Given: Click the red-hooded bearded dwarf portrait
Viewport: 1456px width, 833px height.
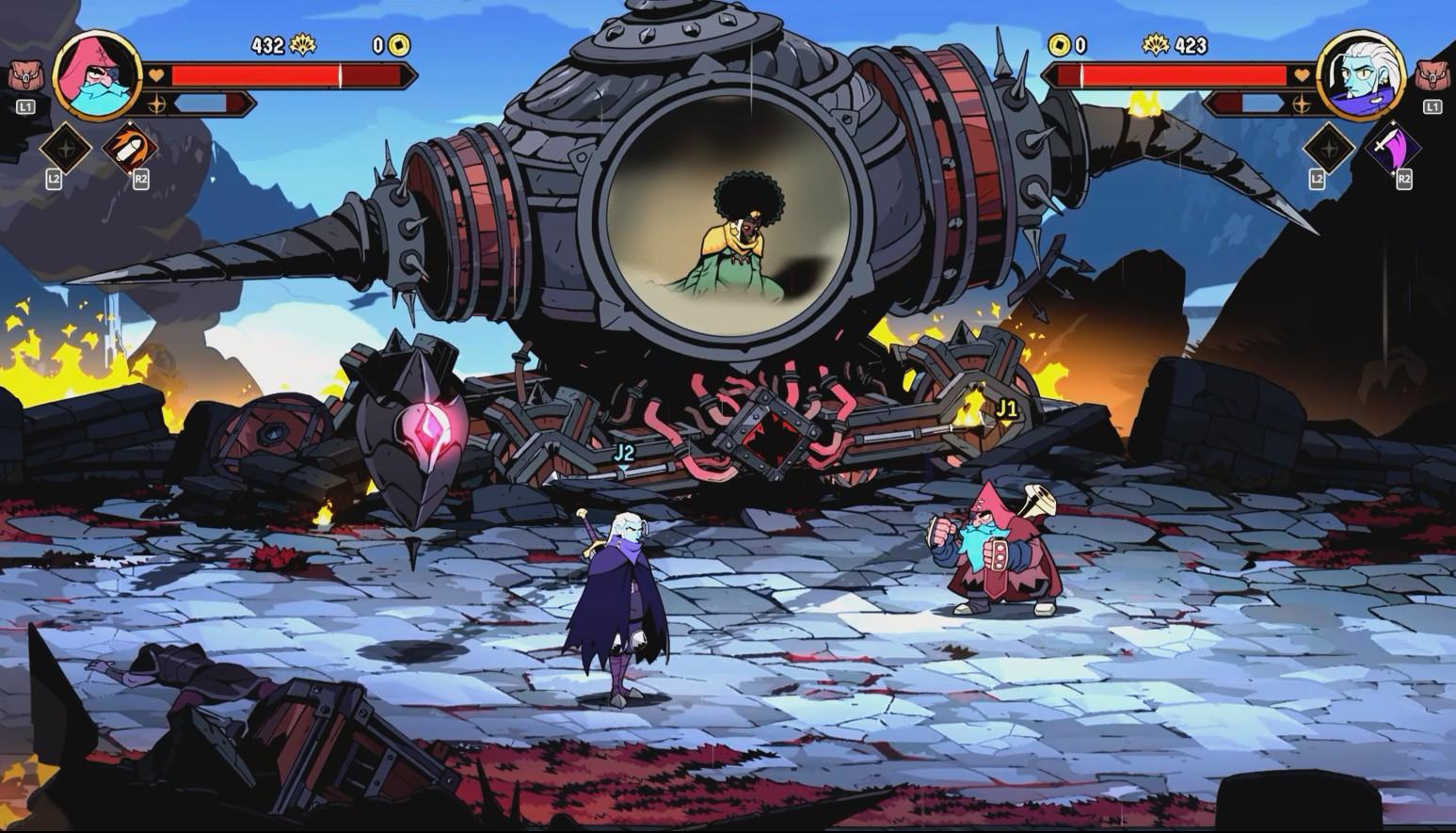Looking at the screenshot, I should tap(97, 73).
